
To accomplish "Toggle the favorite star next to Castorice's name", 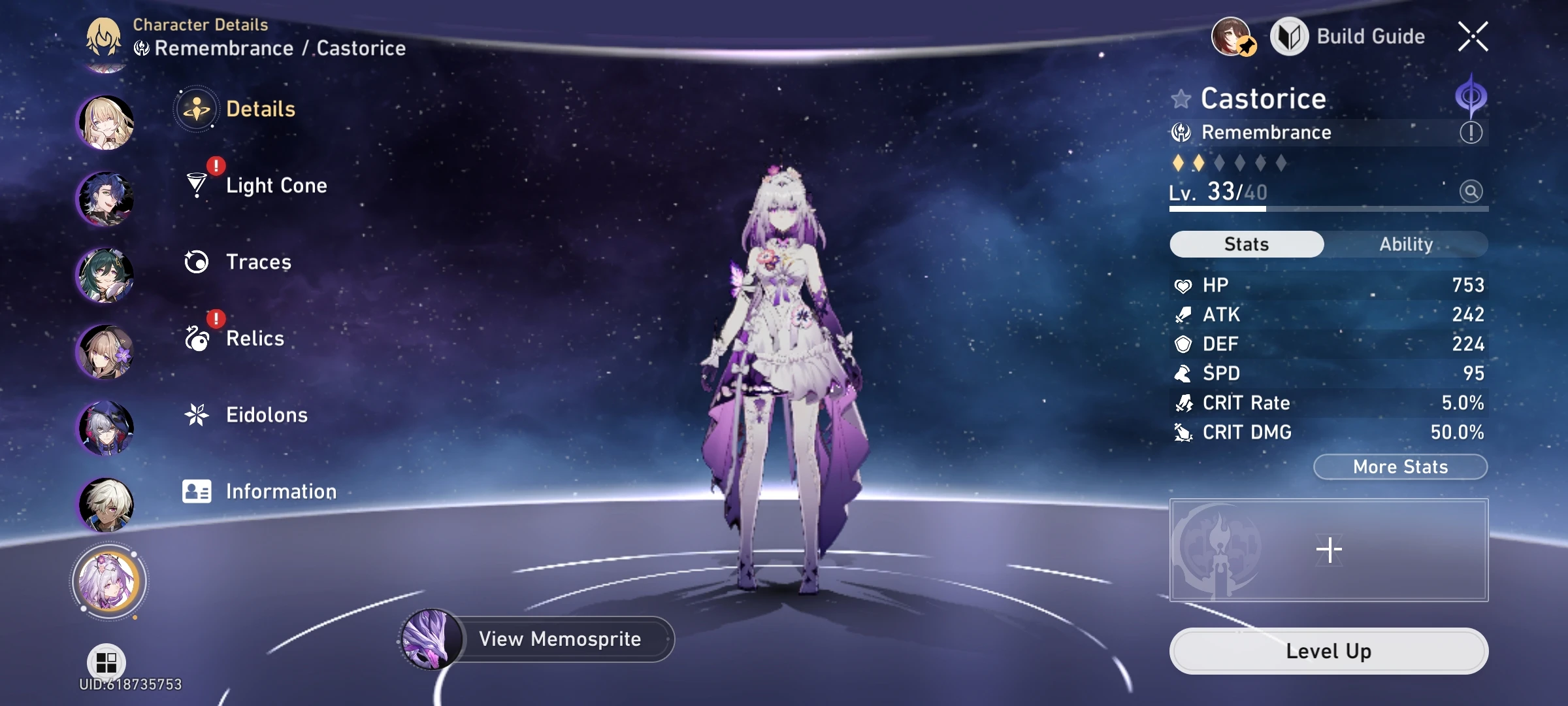I will point(1181,99).
